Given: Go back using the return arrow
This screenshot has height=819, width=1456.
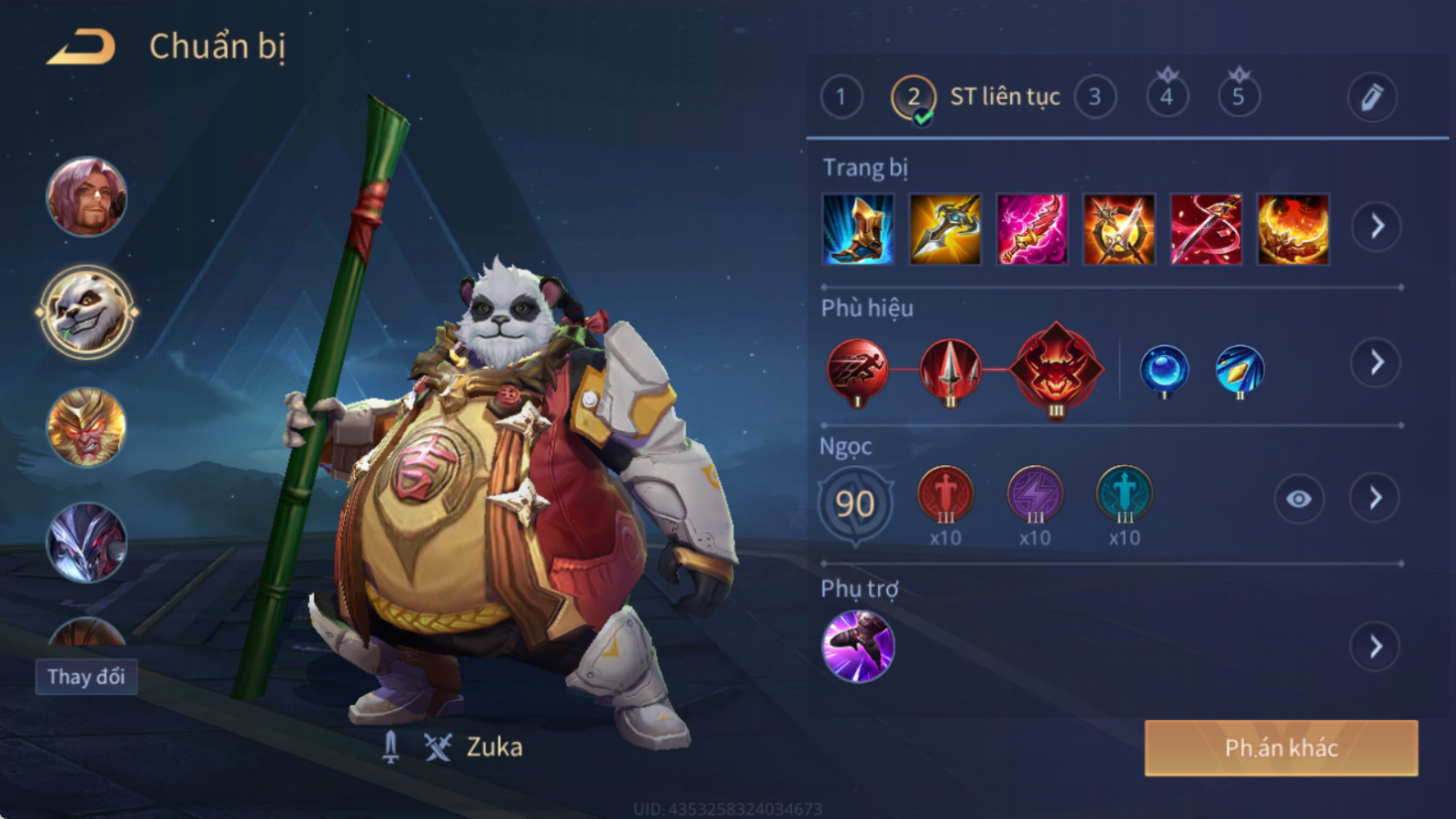Looking at the screenshot, I should click(81, 47).
